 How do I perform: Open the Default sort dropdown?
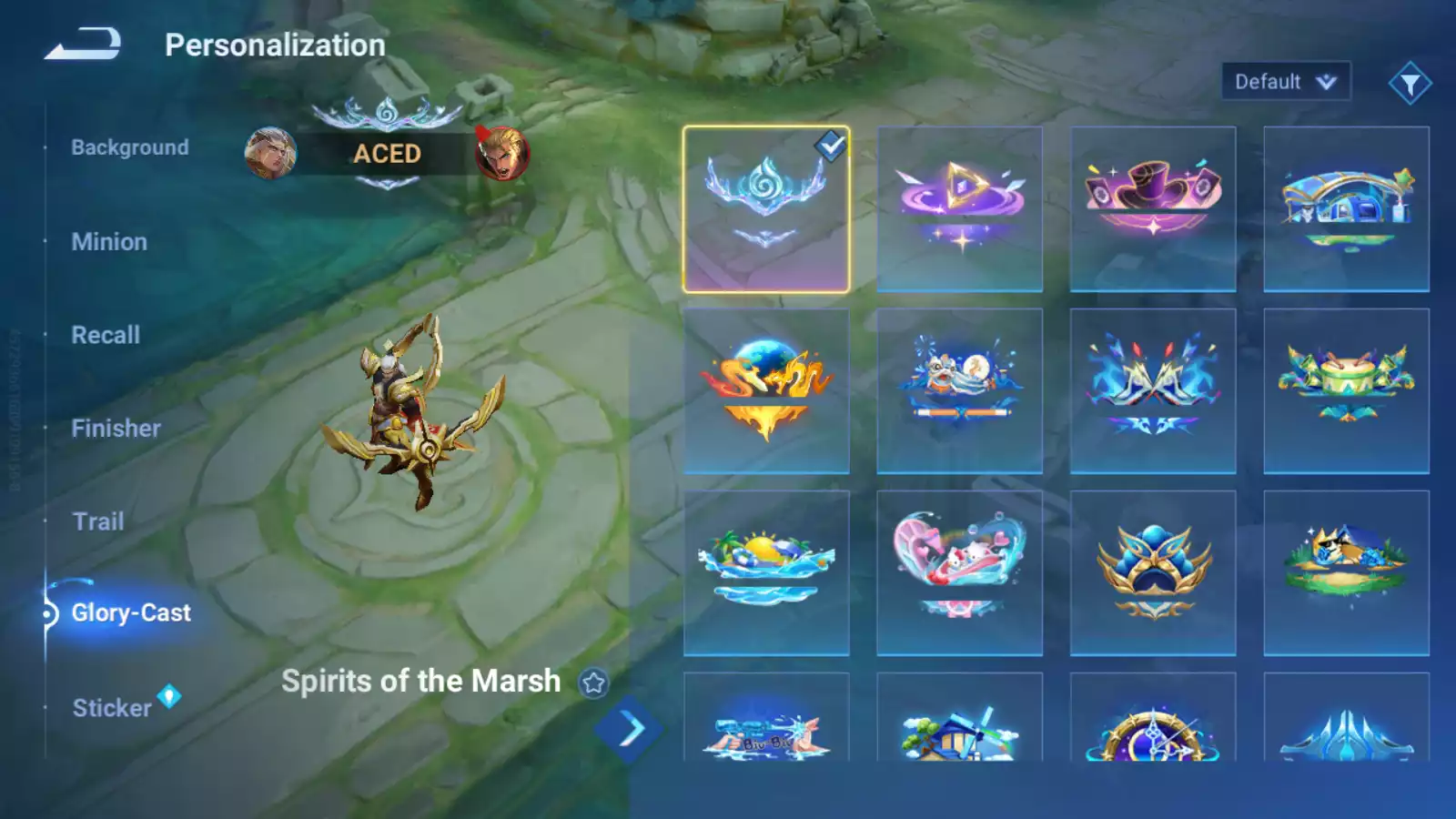pyautogui.click(x=1285, y=82)
